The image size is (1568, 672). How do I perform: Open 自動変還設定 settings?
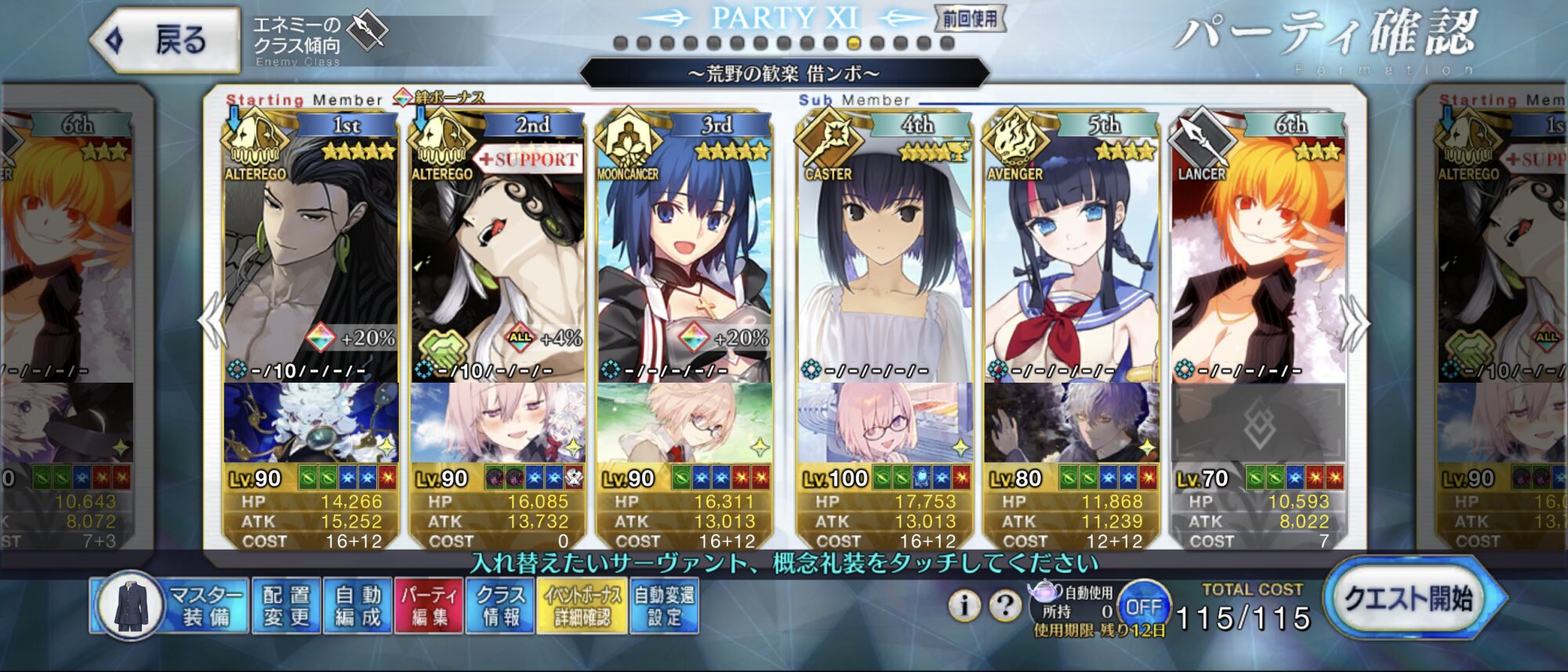pos(664,606)
